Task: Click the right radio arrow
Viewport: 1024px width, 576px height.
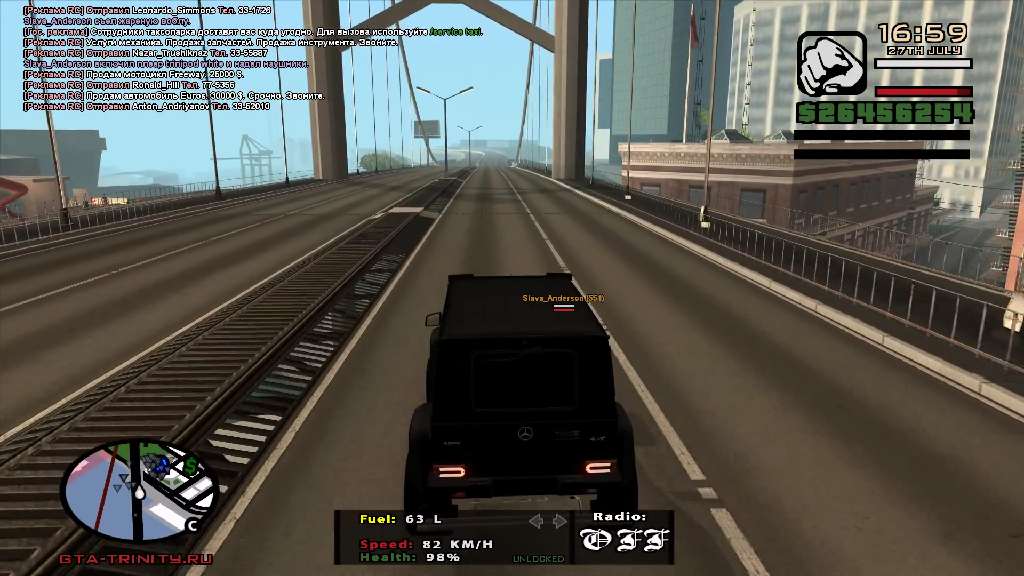Action: pyautogui.click(x=559, y=521)
